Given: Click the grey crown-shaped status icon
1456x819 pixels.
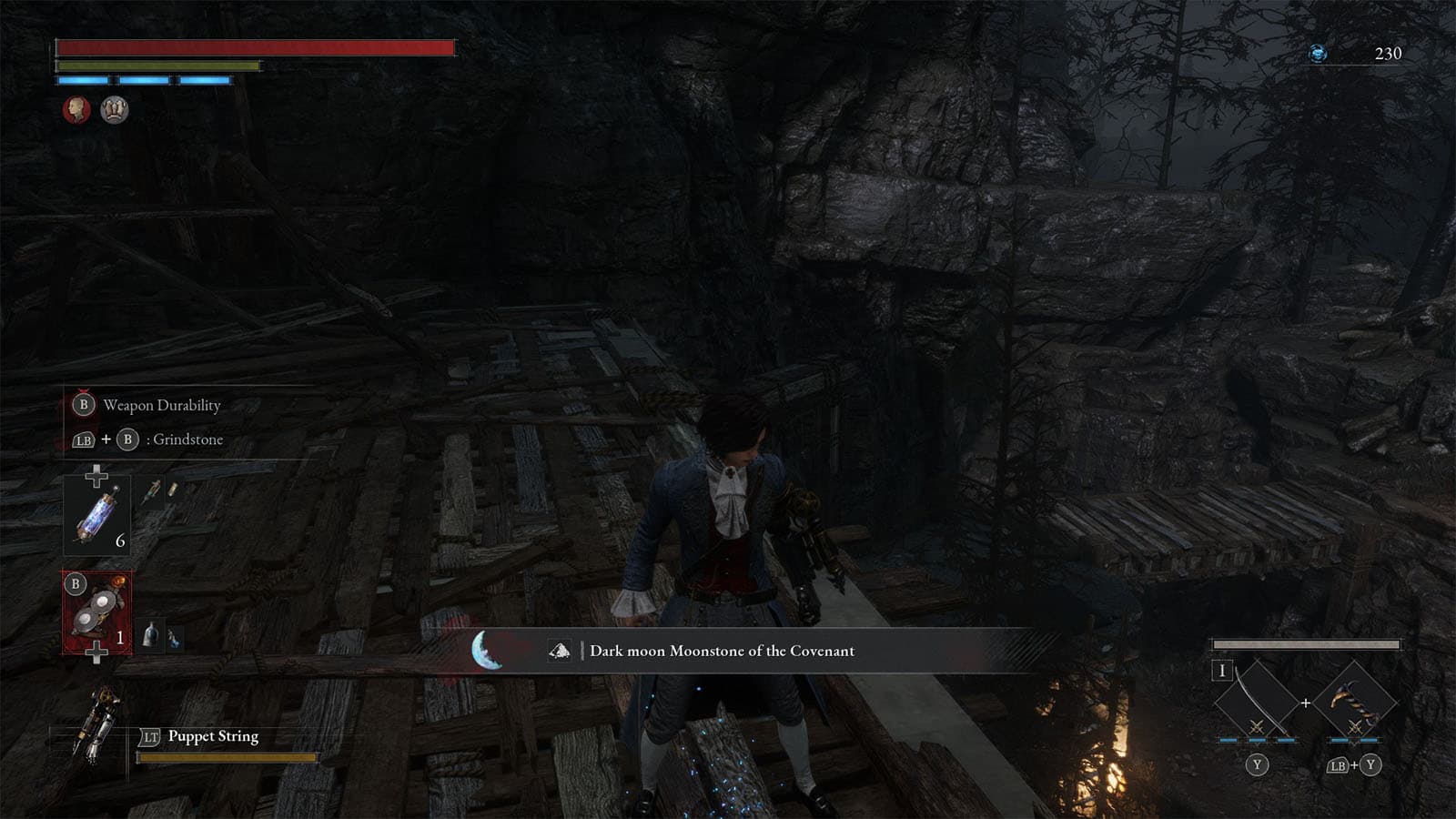Looking at the screenshot, I should (x=115, y=110).
